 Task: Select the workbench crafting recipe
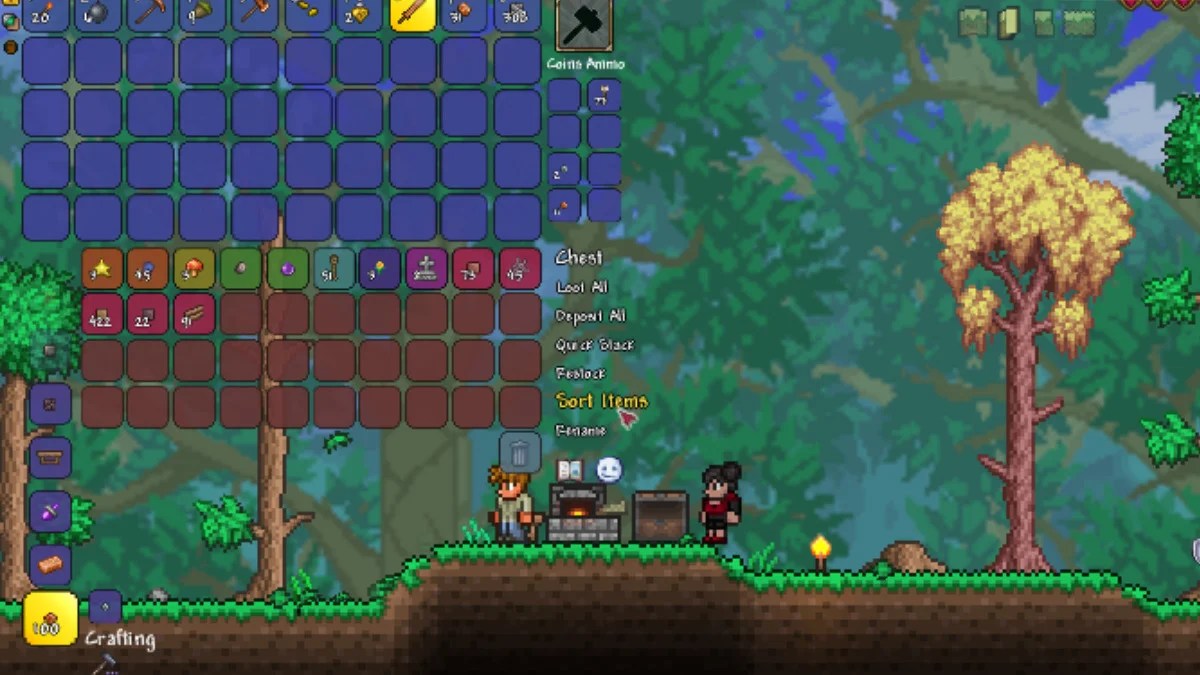[x=50, y=458]
